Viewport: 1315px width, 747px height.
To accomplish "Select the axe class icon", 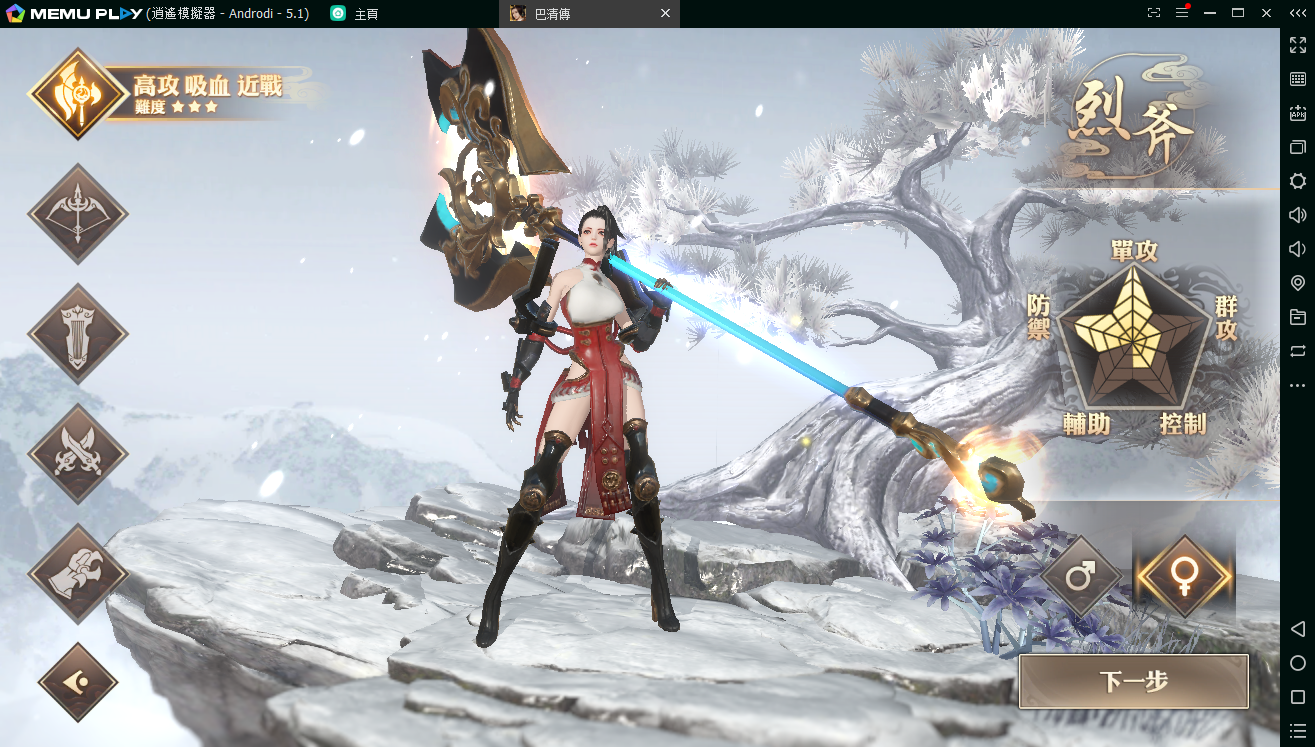I will [x=77, y=94].
